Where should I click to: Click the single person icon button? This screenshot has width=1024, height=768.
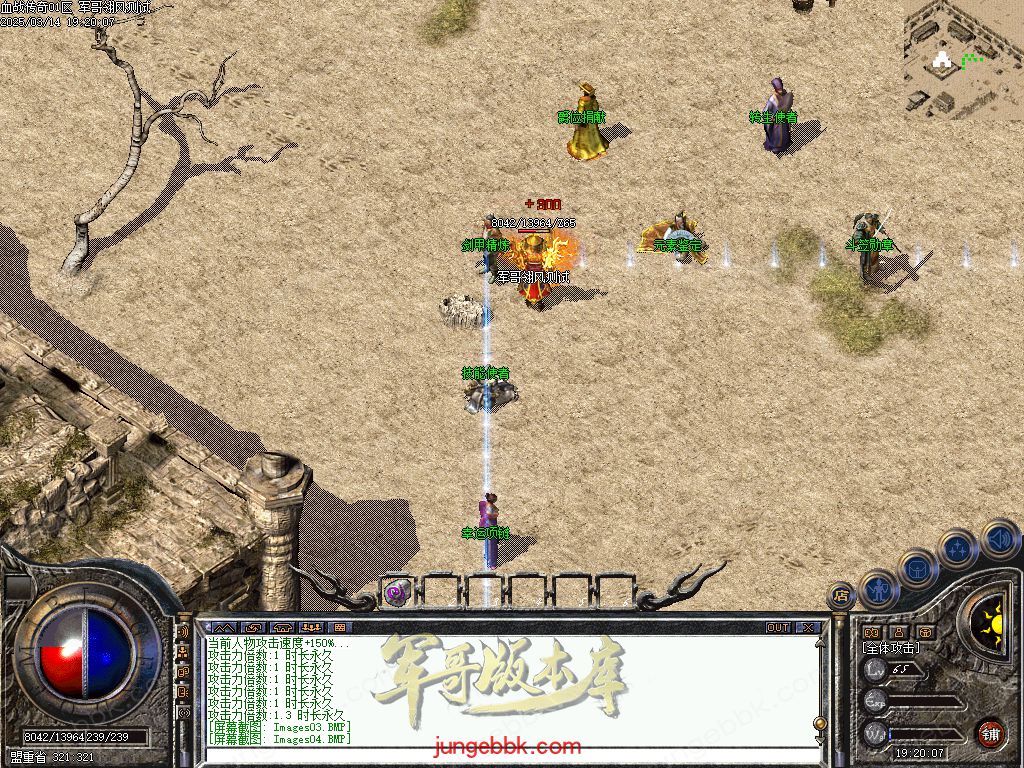pos(900,632)
